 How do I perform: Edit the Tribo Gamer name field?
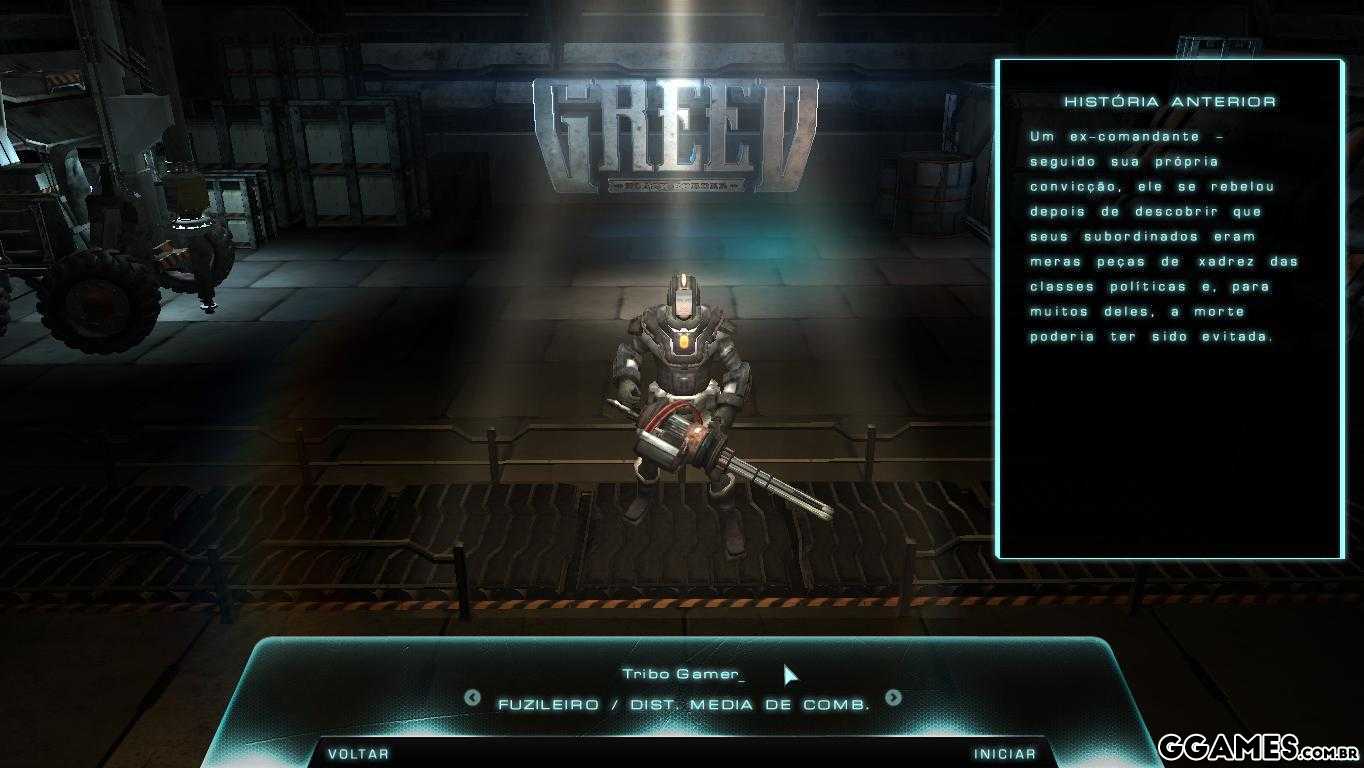click(683, 674)
